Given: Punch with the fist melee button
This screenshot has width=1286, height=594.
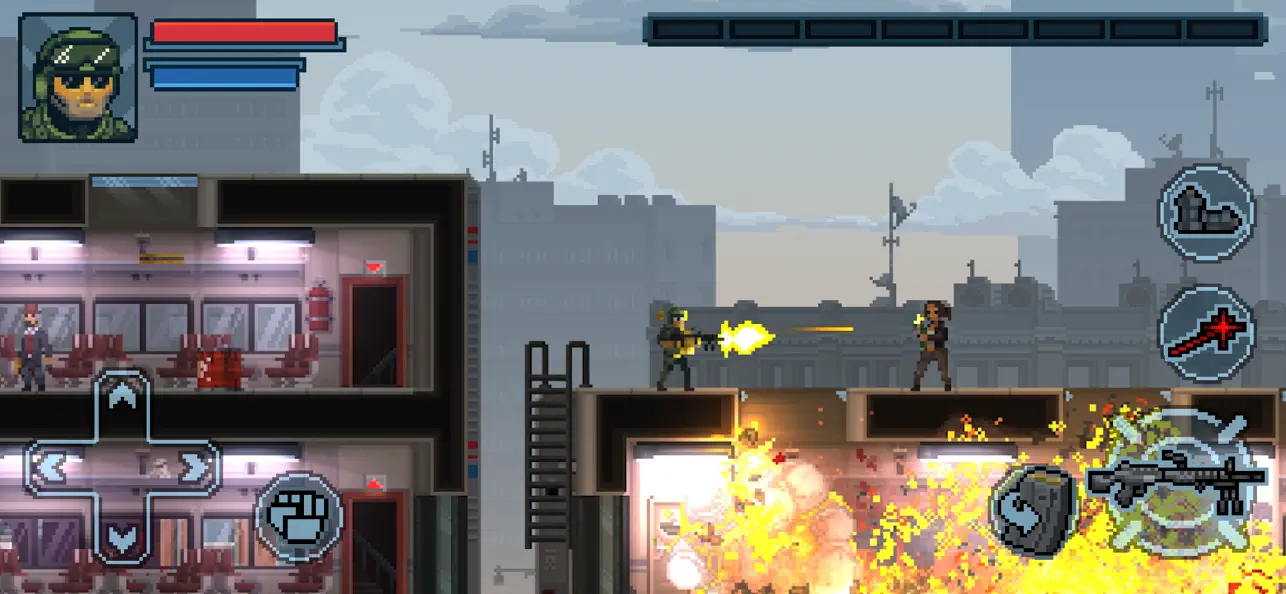Looking at the screenshot, I should coord(299,517).
